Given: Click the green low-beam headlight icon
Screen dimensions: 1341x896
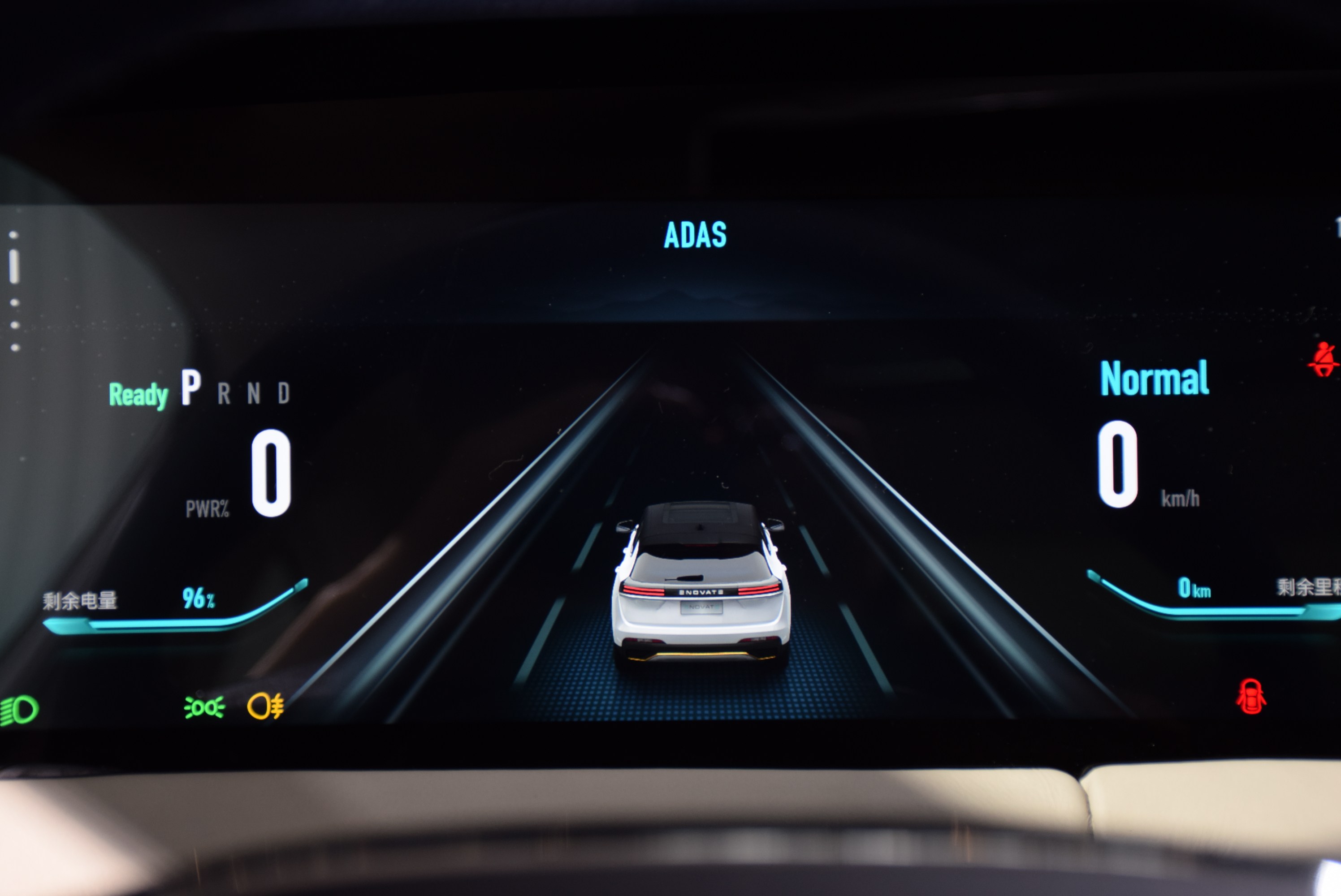Looking at the screenshot, I should [19, 710].
